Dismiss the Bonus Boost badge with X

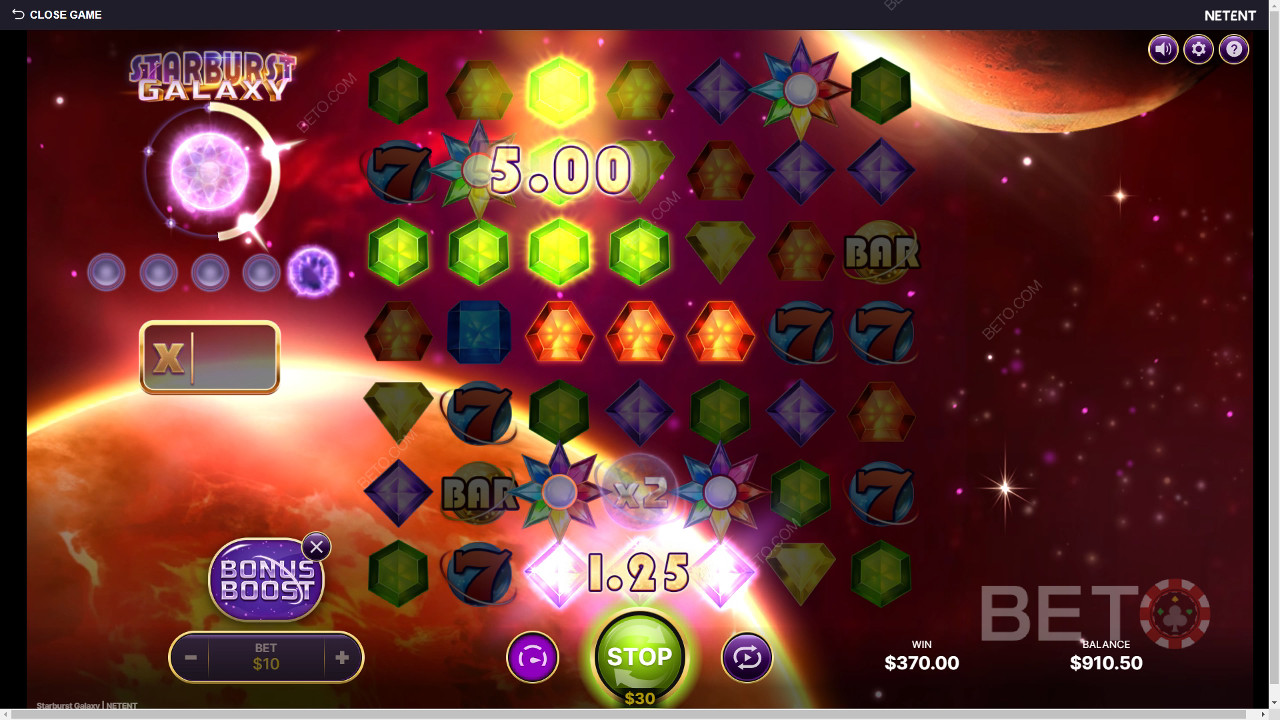316,547
